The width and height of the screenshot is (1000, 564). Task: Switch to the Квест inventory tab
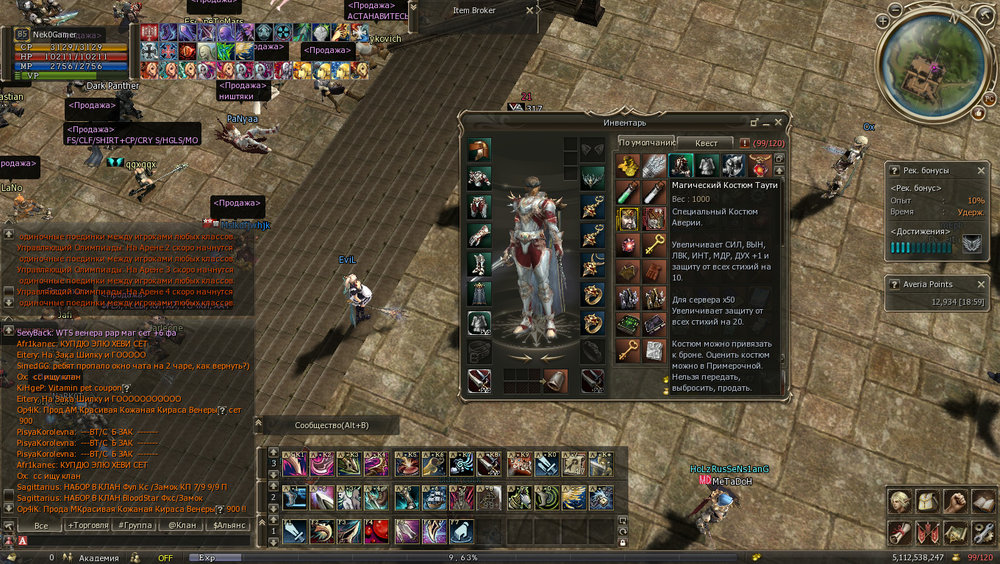point(706,143)
